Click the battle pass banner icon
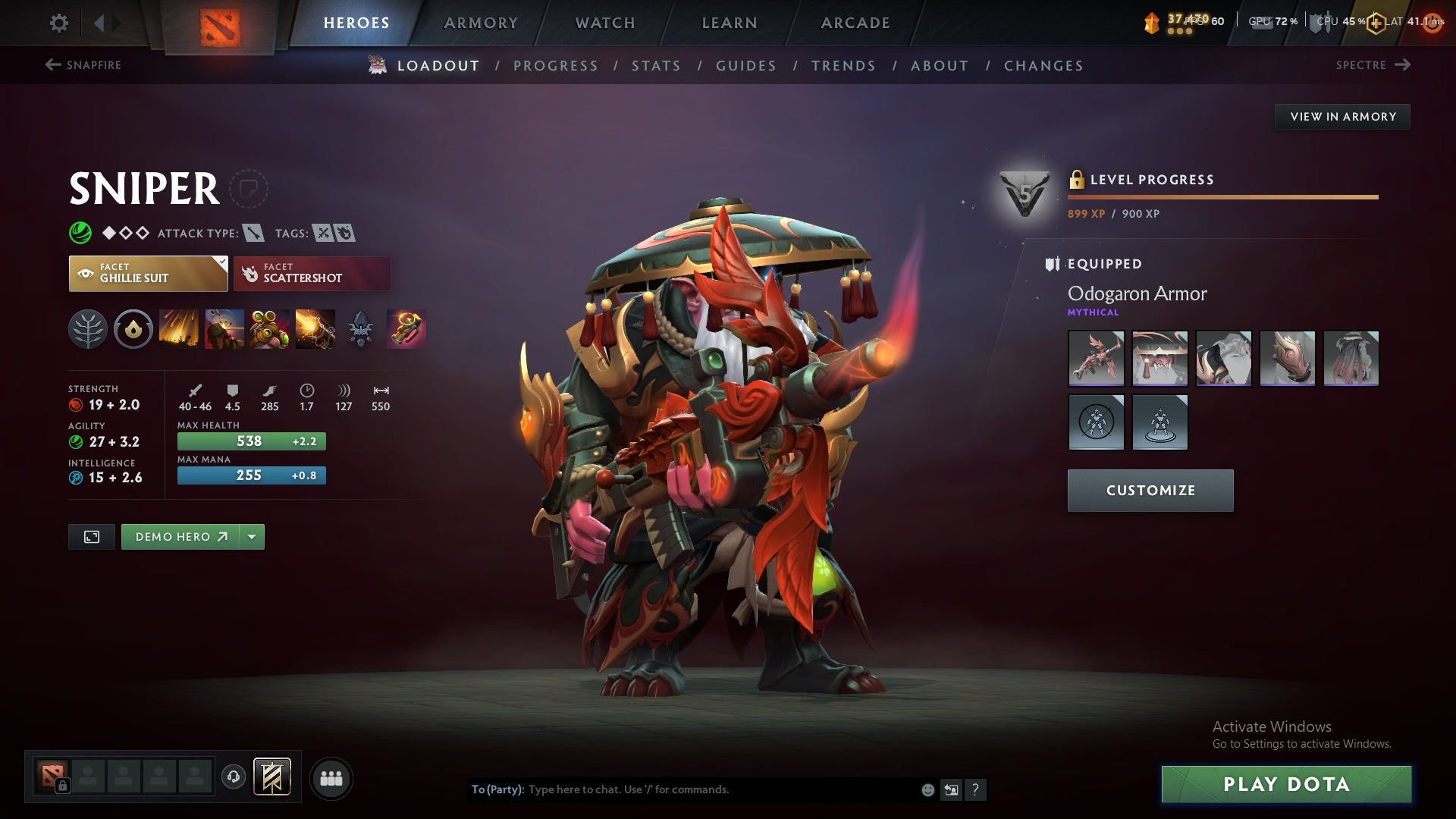1456x819 pixels. (271, 777)
